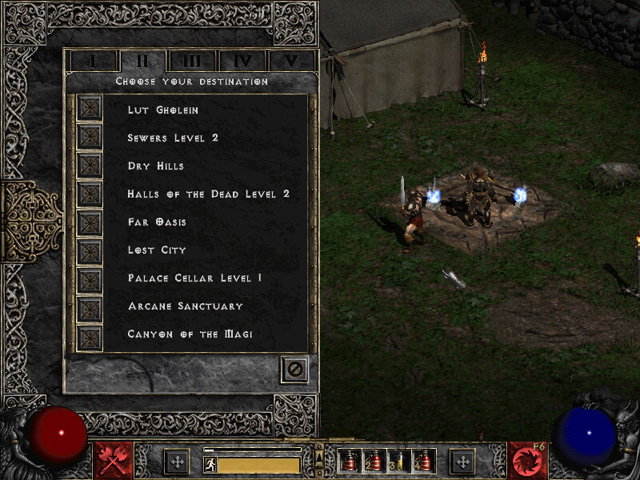
Task: Select Lost City waypoint
Action: tap(90, 249)
